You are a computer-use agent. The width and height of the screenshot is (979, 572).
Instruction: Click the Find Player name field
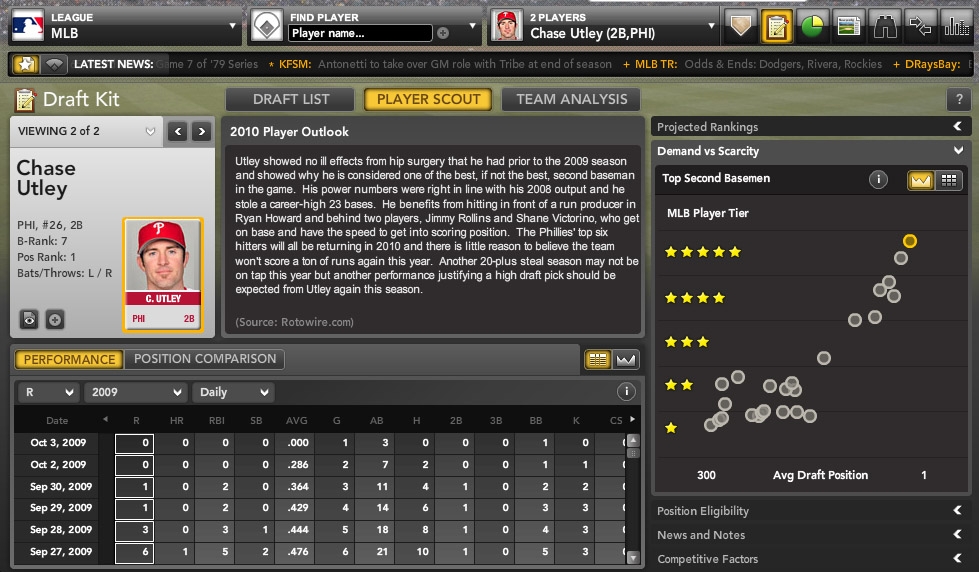click(360, 33)
